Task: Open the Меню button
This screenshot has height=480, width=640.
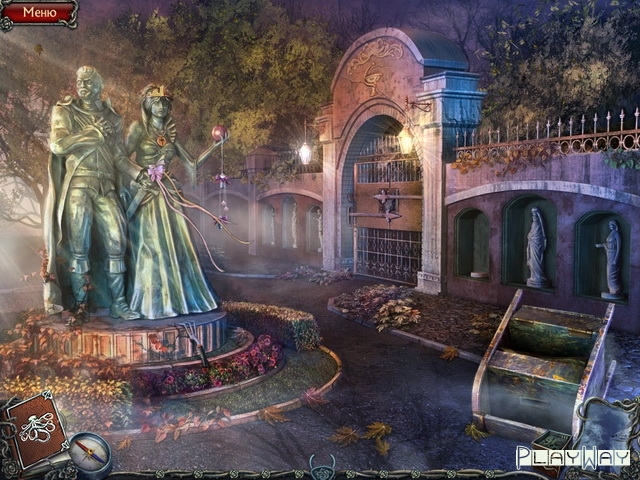Action: 38,13
